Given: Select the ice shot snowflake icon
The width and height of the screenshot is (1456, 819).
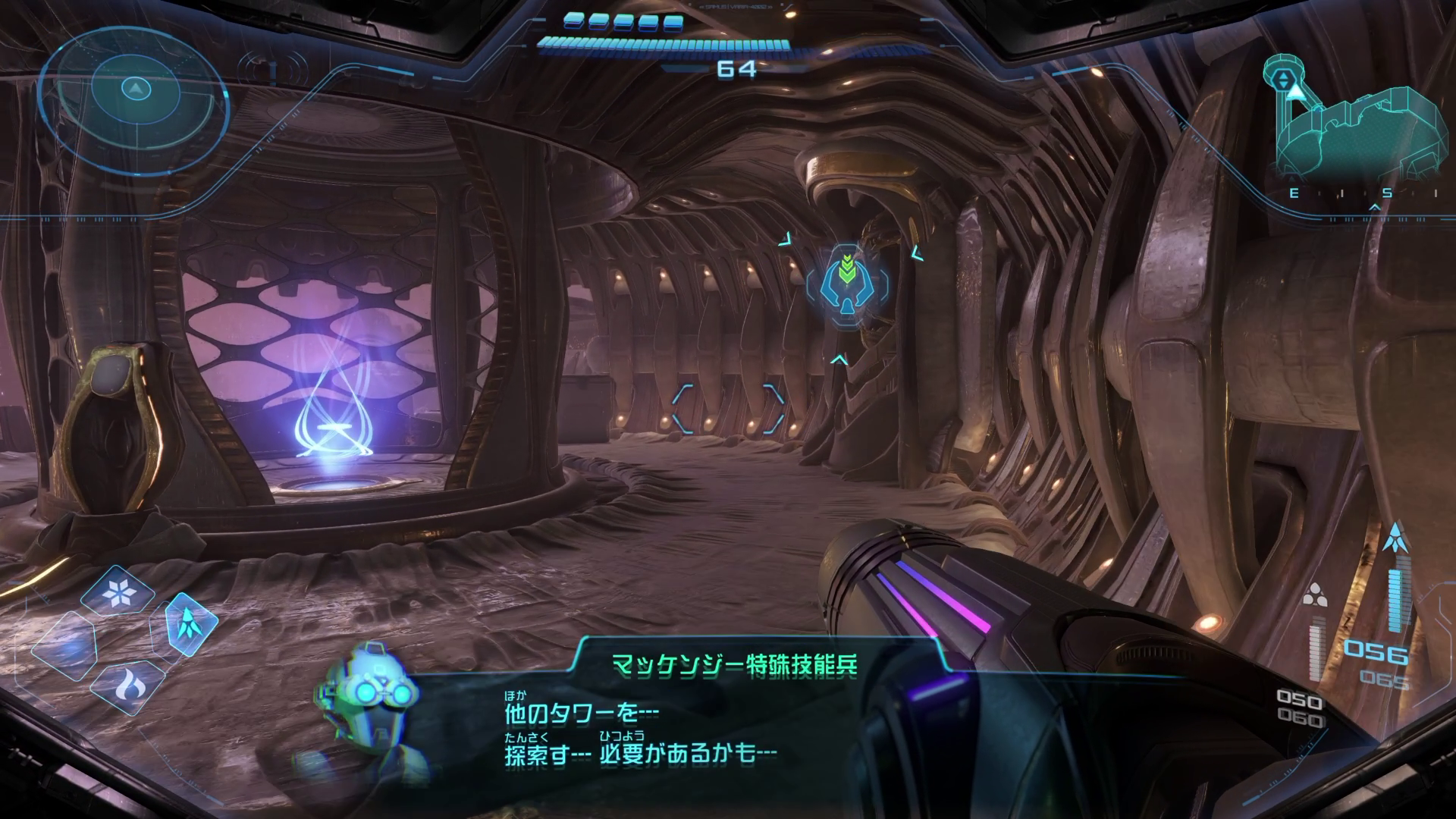Looking at the screenshot, I should (117, 594).
